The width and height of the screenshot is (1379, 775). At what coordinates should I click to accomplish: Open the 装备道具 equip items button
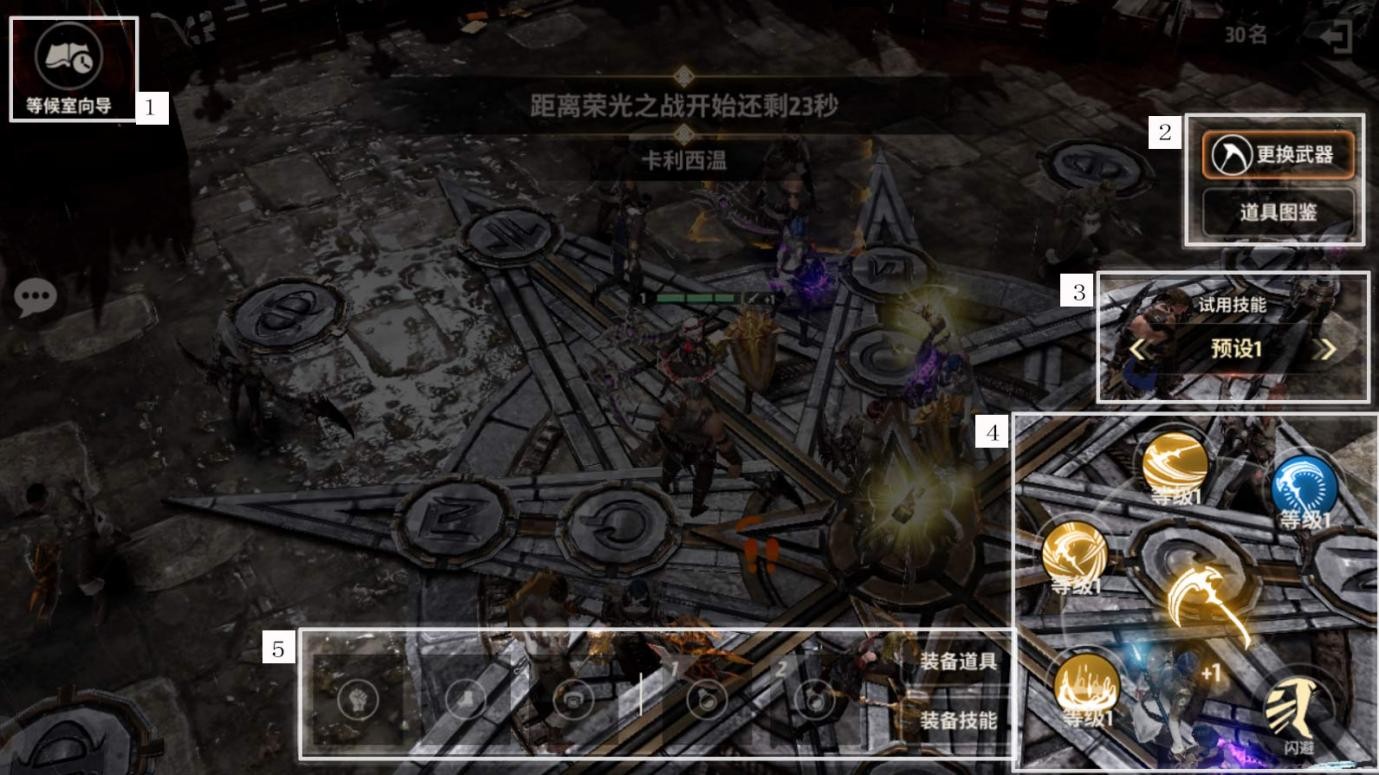958,661
